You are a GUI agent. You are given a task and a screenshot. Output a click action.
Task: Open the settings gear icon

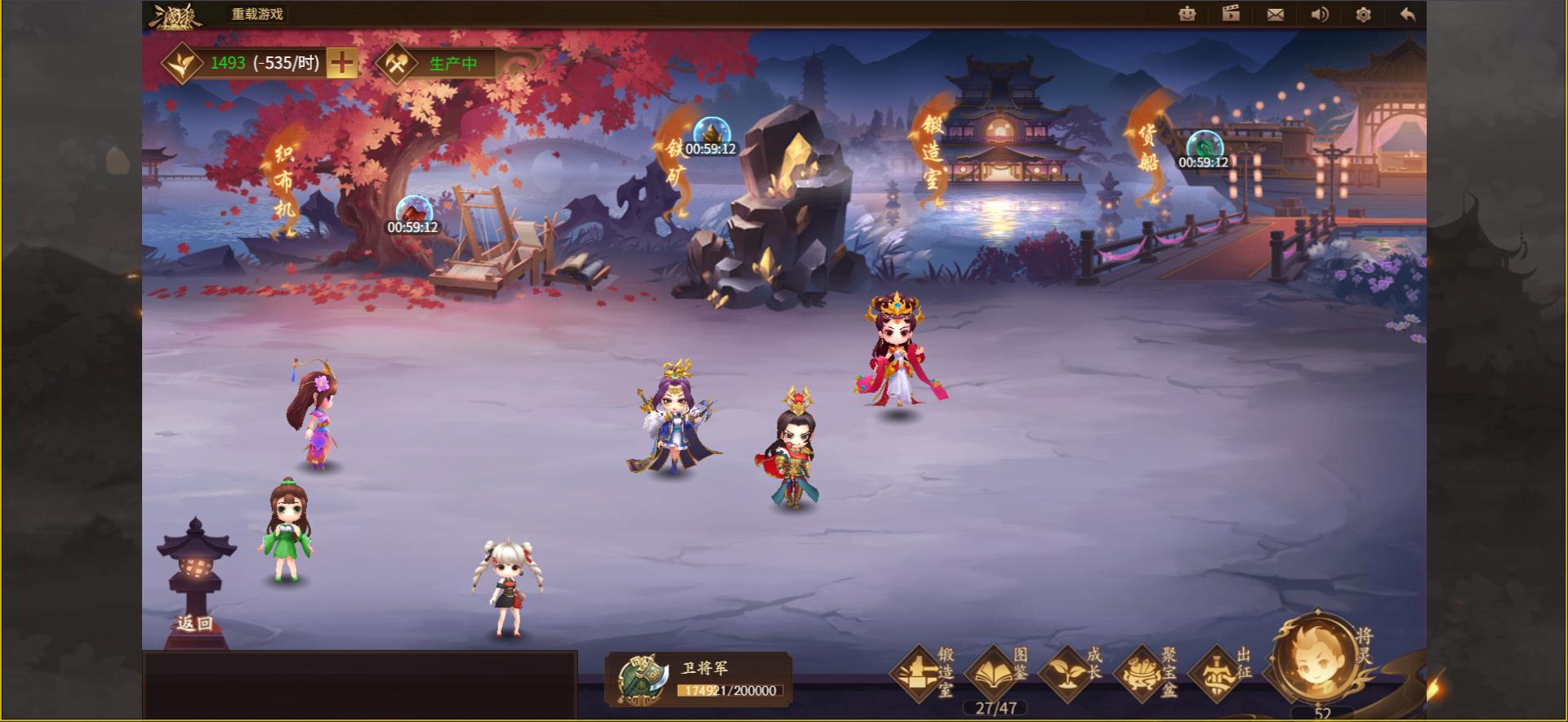[1362, 14]
